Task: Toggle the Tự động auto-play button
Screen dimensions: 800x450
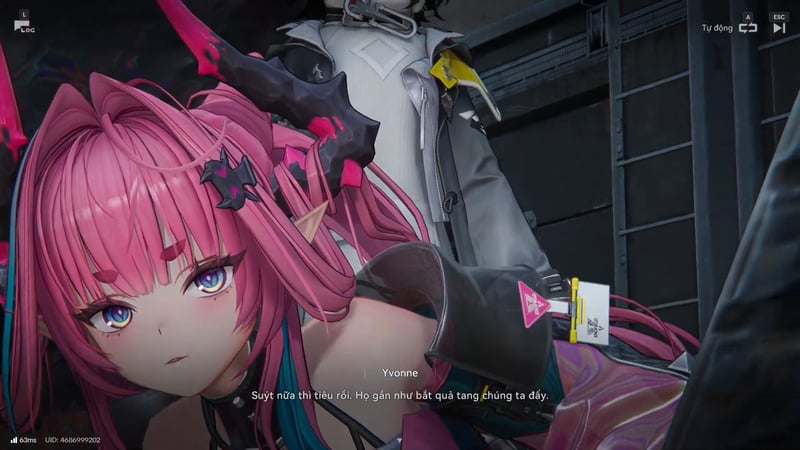Action: pyautogui.click(x=747, y=28)
